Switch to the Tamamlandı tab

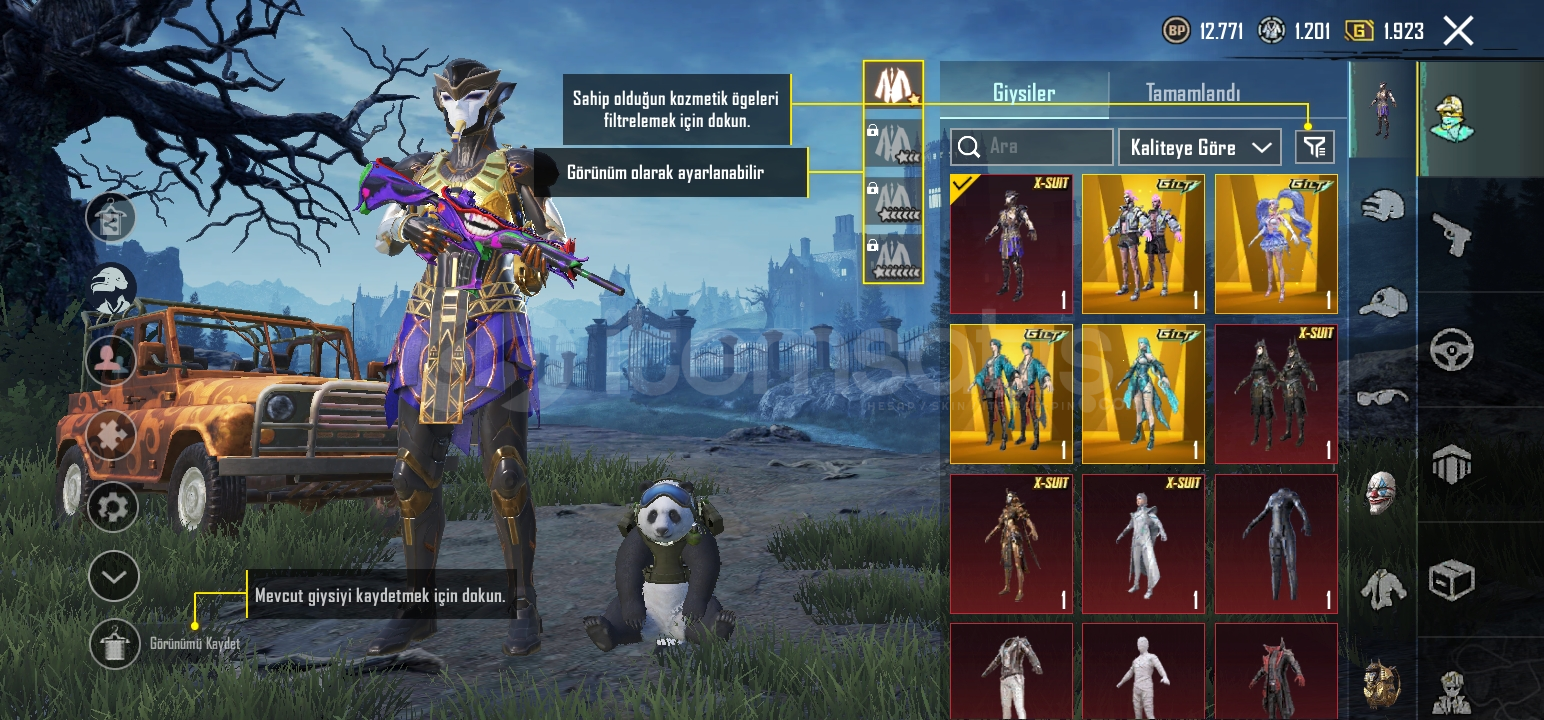1192,93
